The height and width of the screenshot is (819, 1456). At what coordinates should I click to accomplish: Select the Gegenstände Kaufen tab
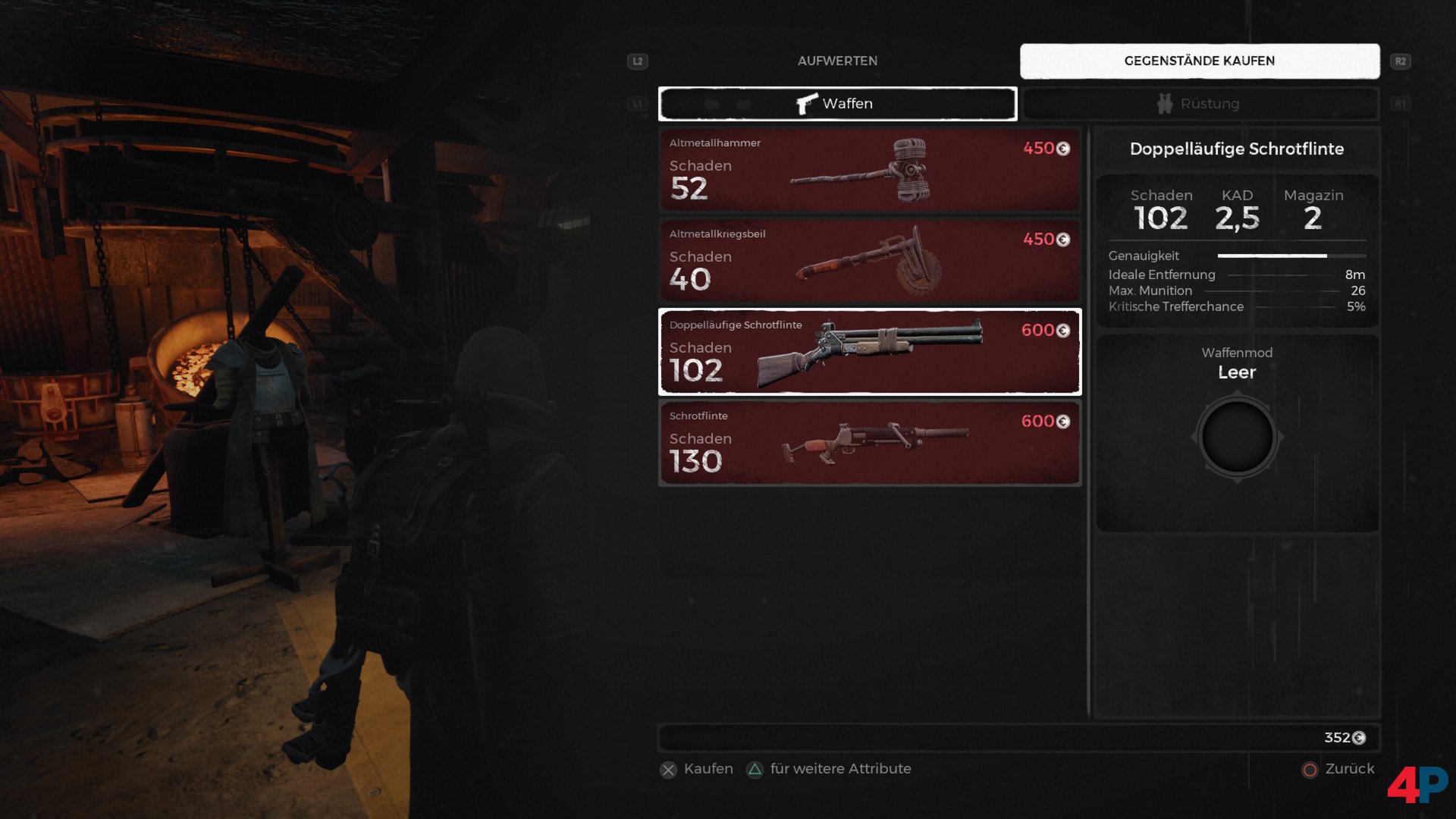(1199, 61)
